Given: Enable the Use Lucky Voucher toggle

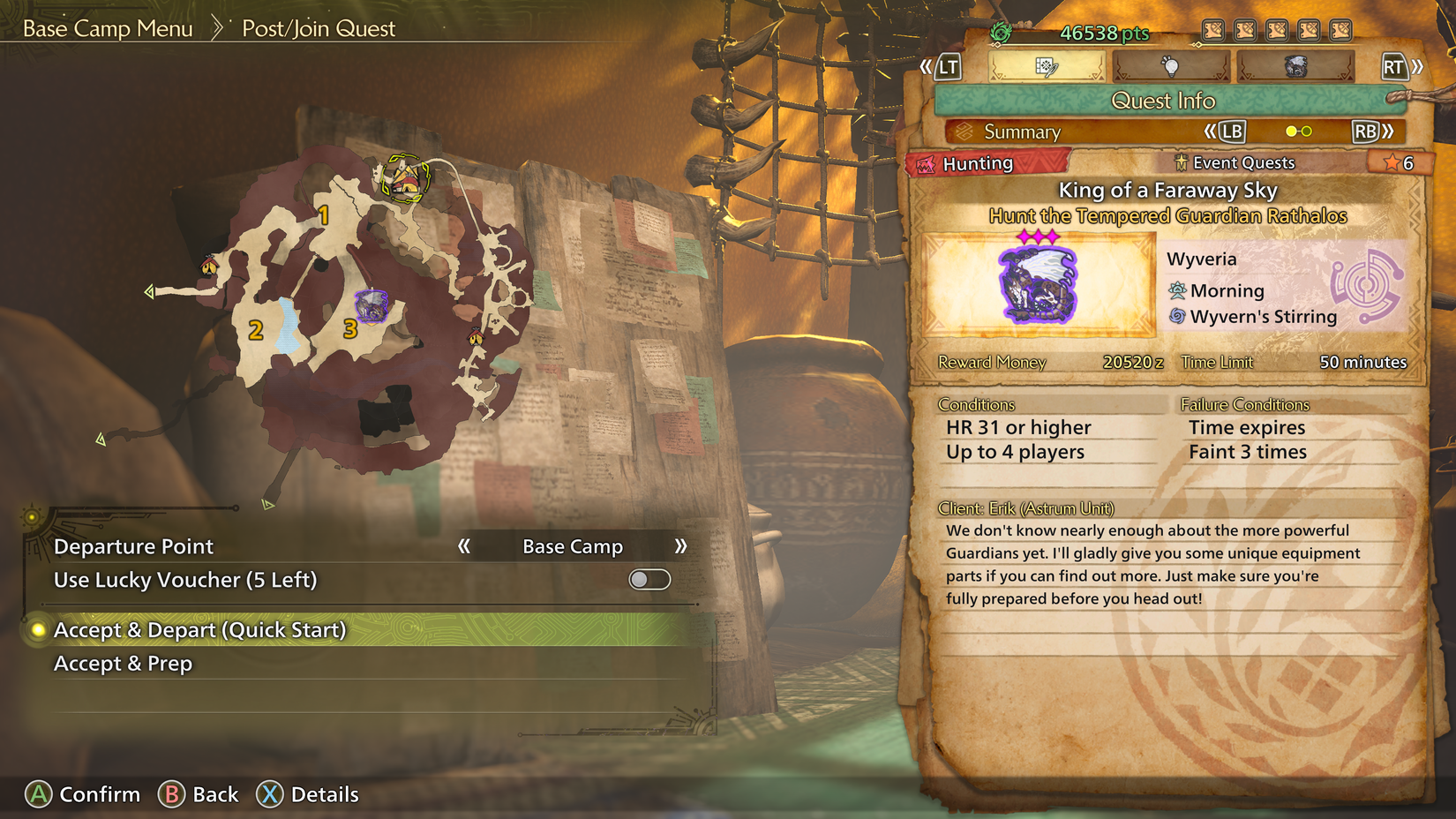Looking at the screenshot, I should pyautogui.click(x=649, y=580).
